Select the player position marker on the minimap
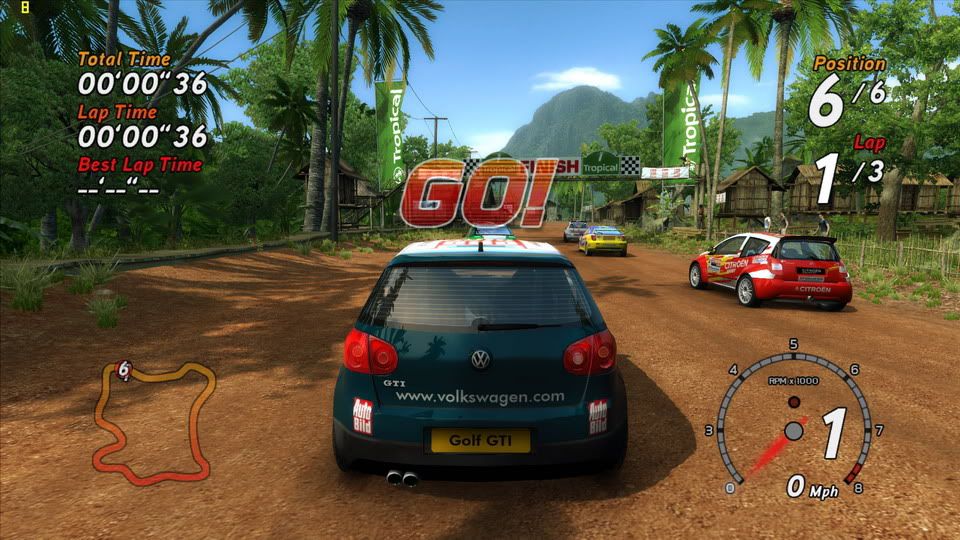This screenshot has width=960, height=540. [x=124, y=369]
